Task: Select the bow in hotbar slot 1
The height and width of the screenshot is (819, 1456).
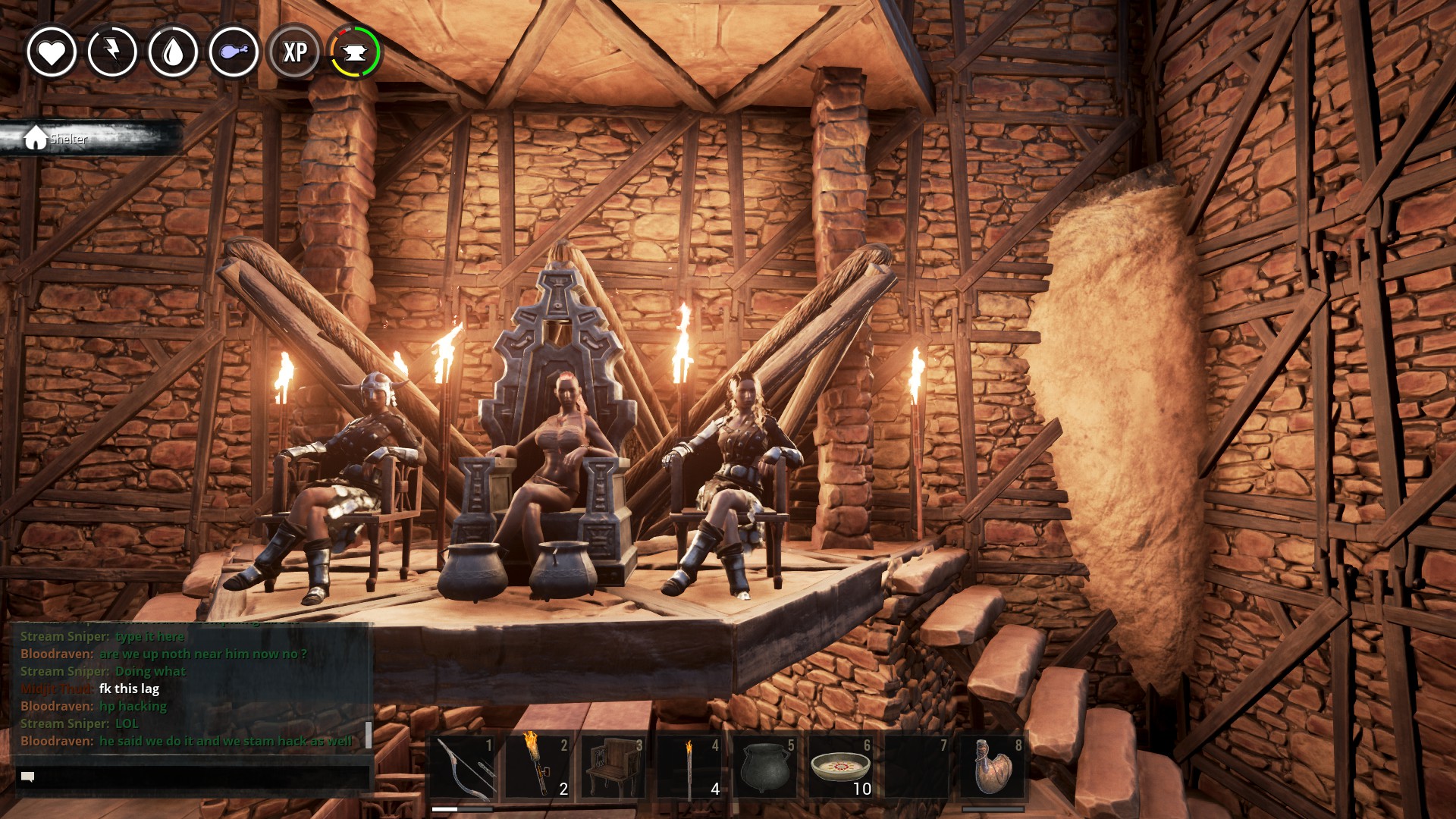Action: point(463,767)
